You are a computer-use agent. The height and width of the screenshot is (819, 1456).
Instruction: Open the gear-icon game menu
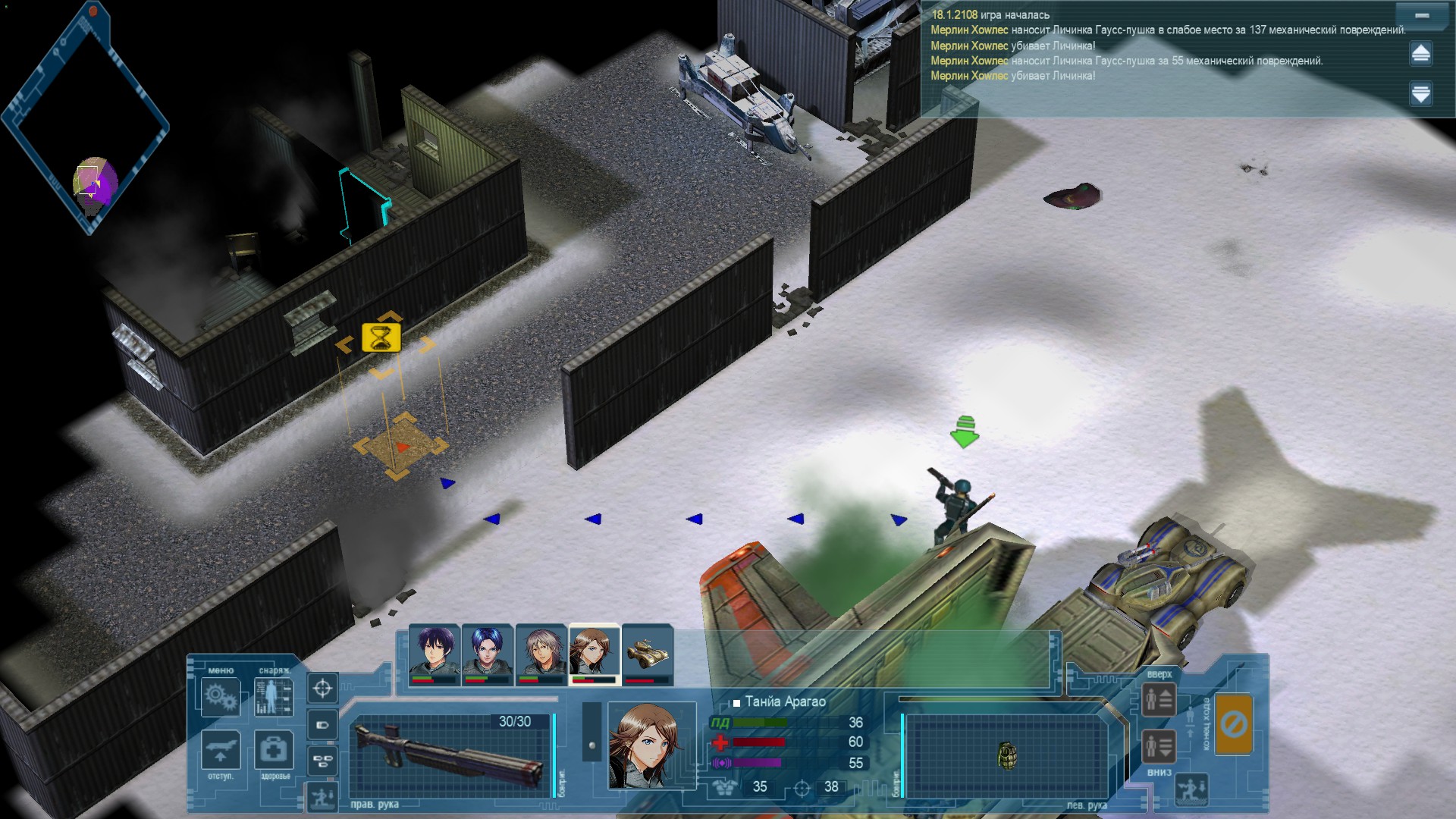pos(221,696)
